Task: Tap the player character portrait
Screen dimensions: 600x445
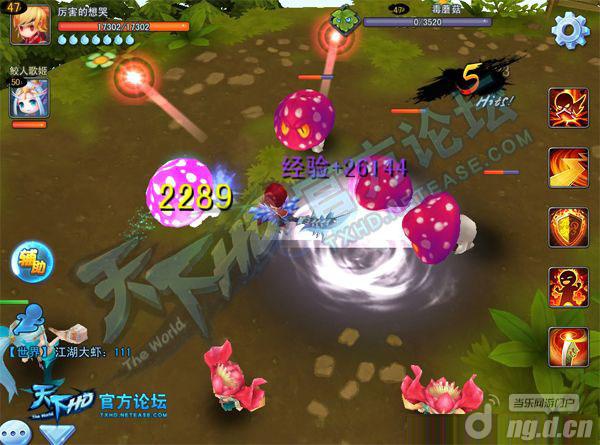Action: pos(30,21)
